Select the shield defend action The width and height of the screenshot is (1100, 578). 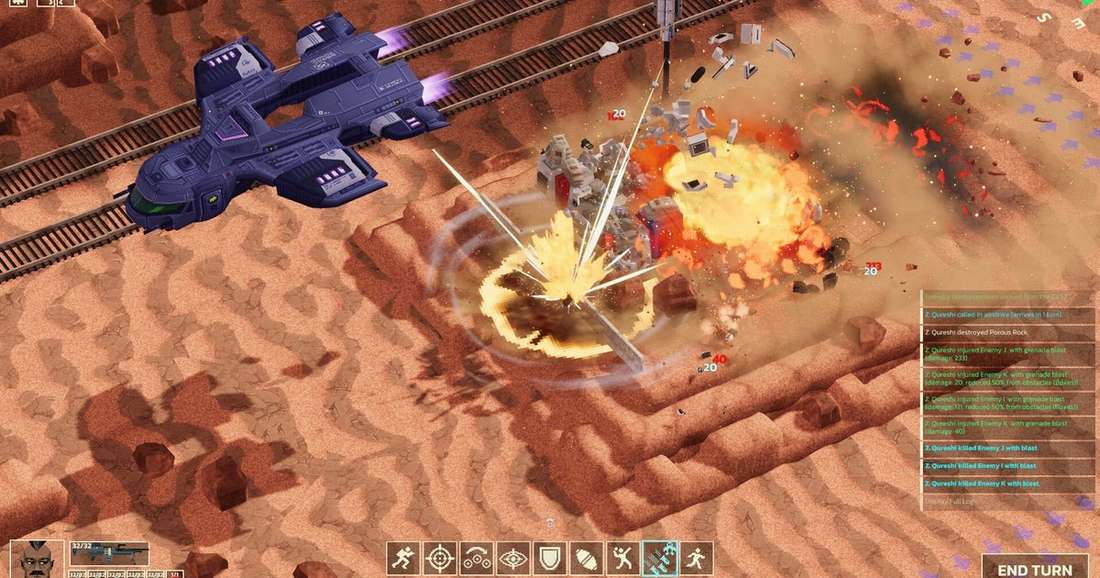click(x=550, y=558)
